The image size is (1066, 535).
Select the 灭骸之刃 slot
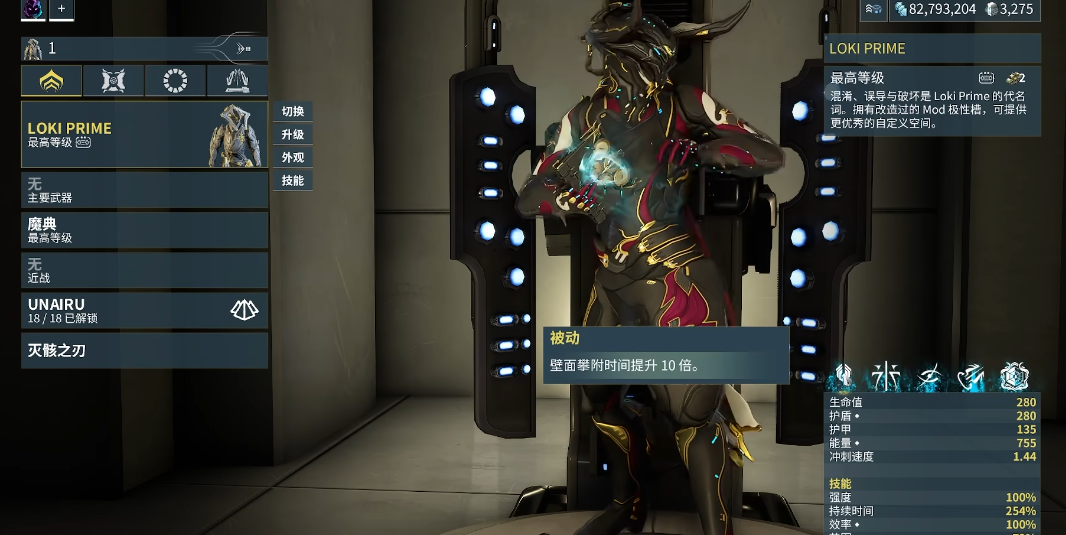(x=144, y=351)
